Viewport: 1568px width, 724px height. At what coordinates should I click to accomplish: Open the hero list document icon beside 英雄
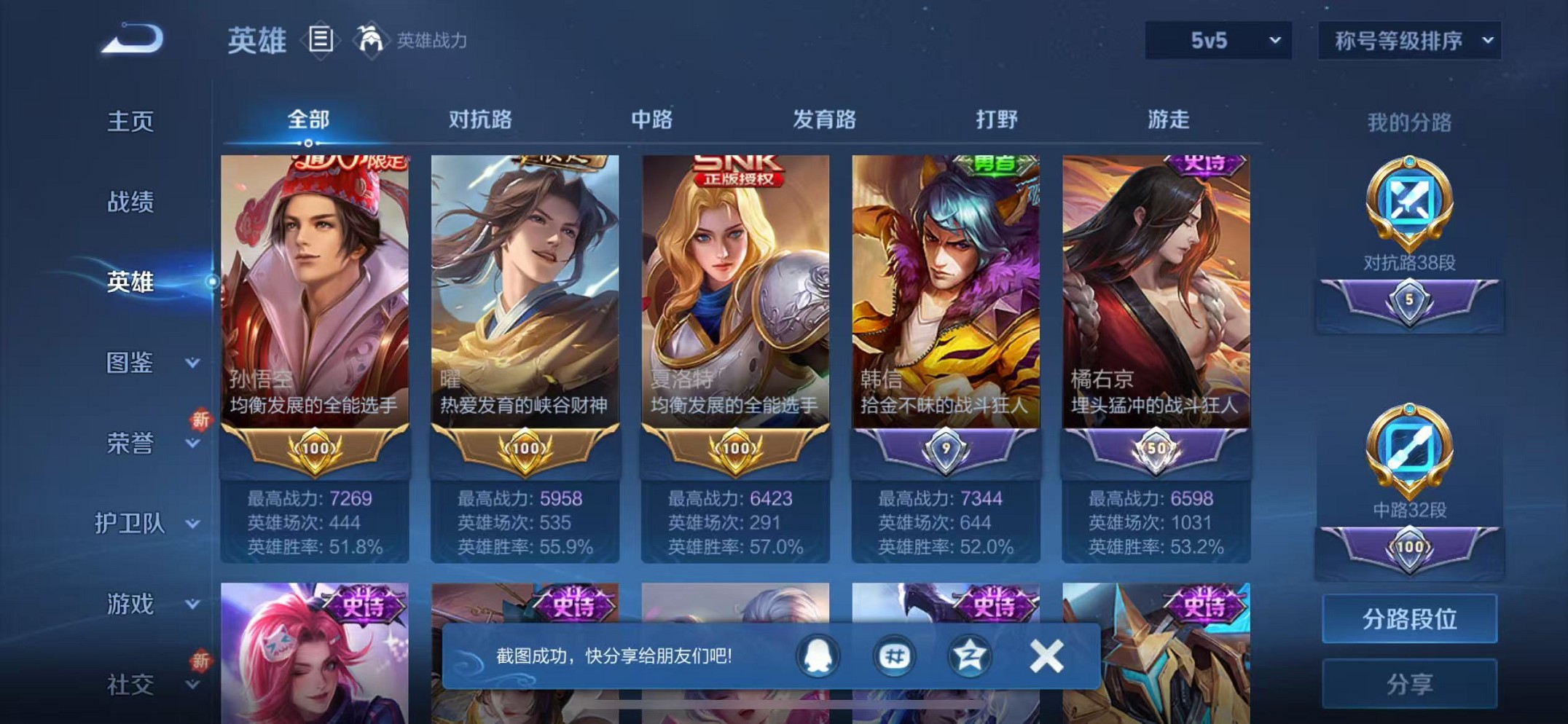tap(321, 40)
